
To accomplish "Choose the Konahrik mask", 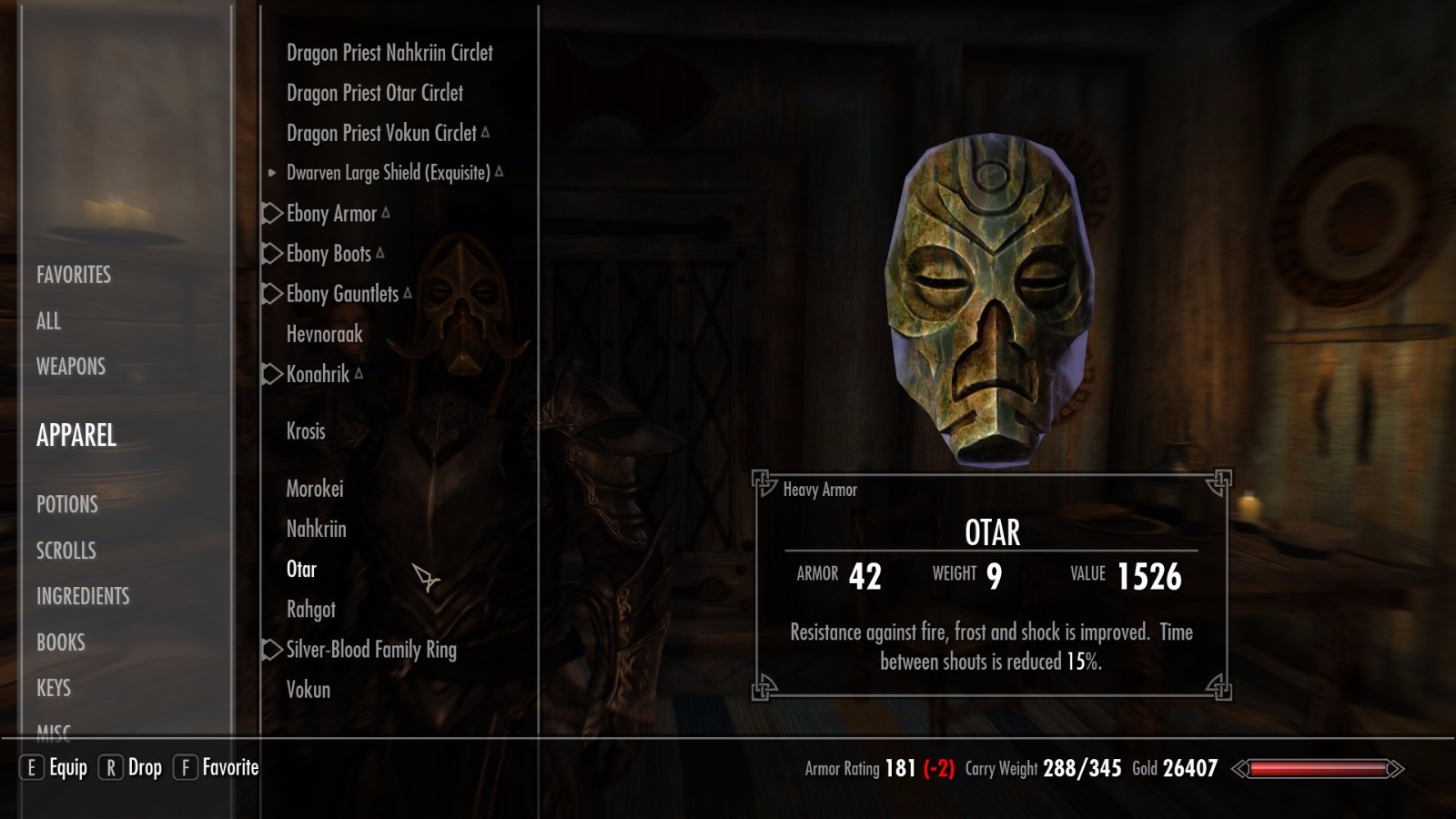I will coord(318,374).
